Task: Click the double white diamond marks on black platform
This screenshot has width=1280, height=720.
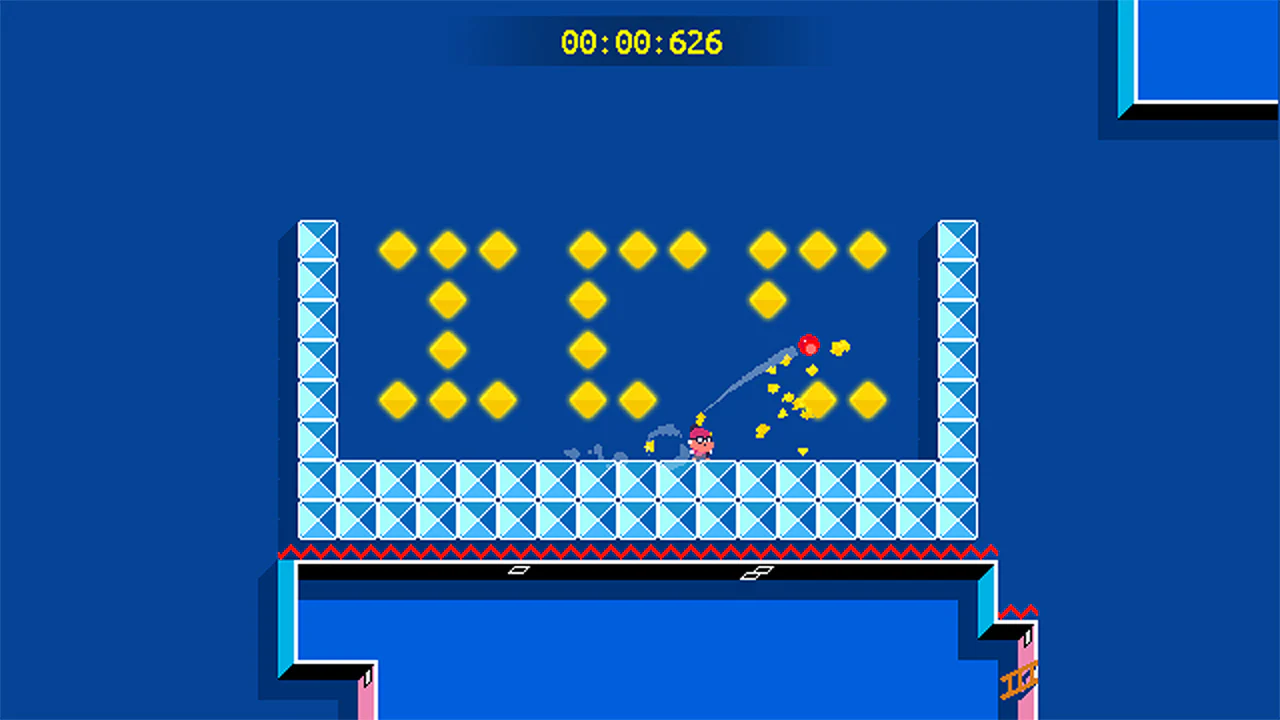Action: pyautogui.click(x=758, y=571)
